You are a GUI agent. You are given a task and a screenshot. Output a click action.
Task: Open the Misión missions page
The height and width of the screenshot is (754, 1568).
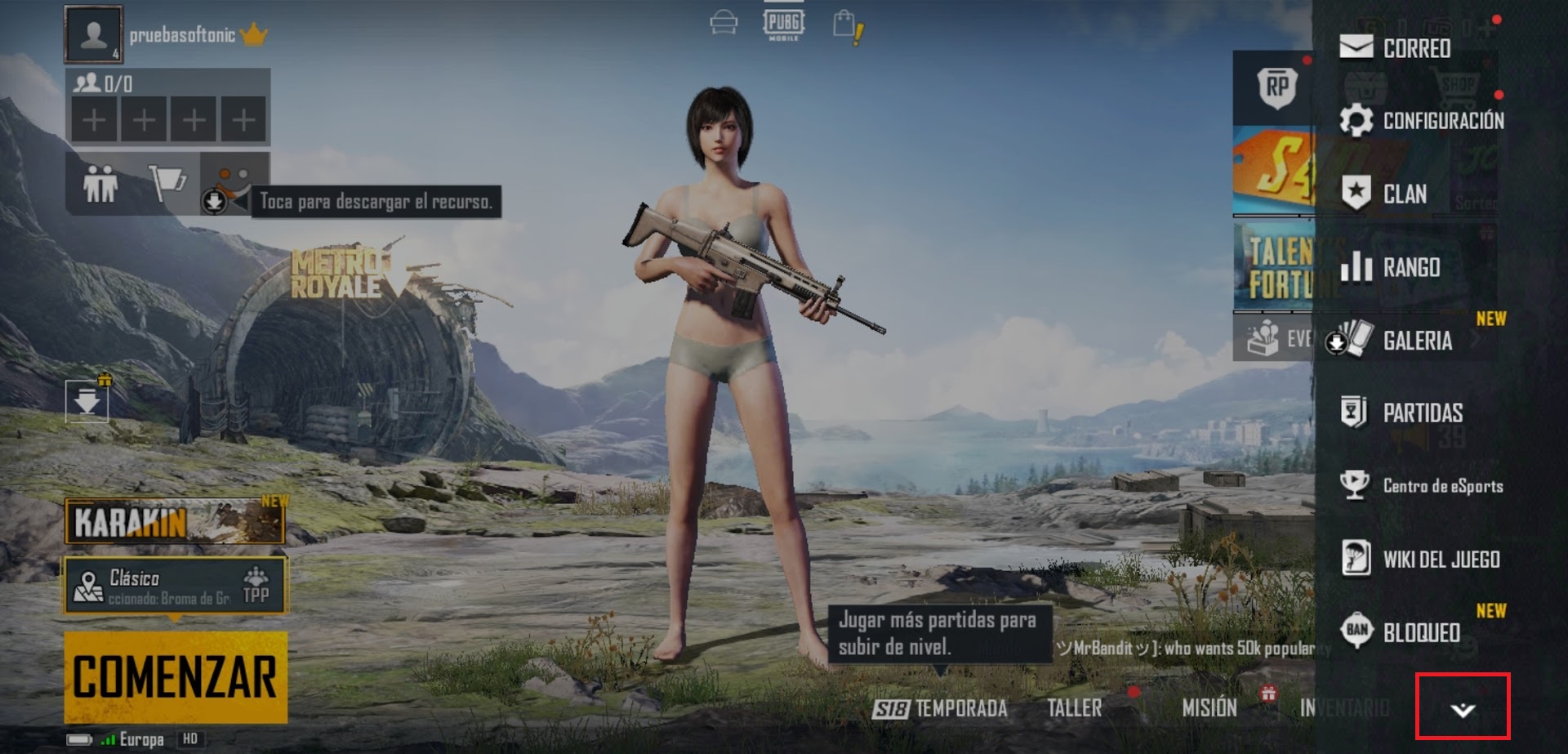point(1209,708)
